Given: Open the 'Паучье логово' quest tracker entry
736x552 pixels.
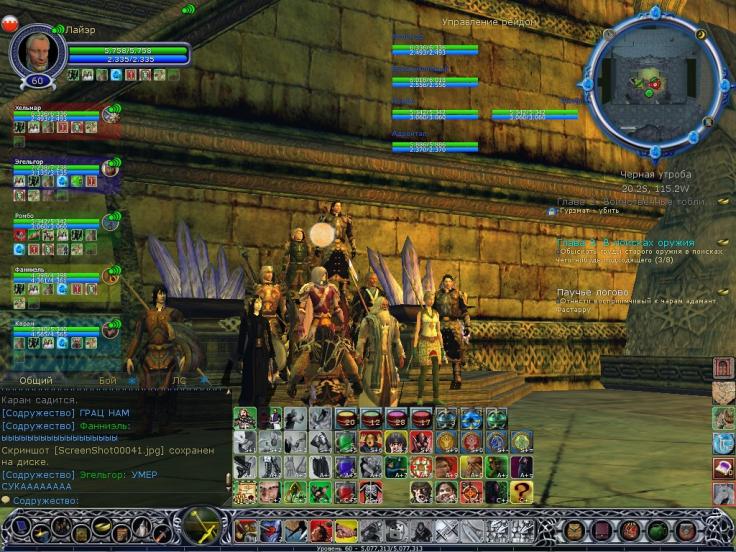Looking at the screenshot, I should tap(590, 292).
